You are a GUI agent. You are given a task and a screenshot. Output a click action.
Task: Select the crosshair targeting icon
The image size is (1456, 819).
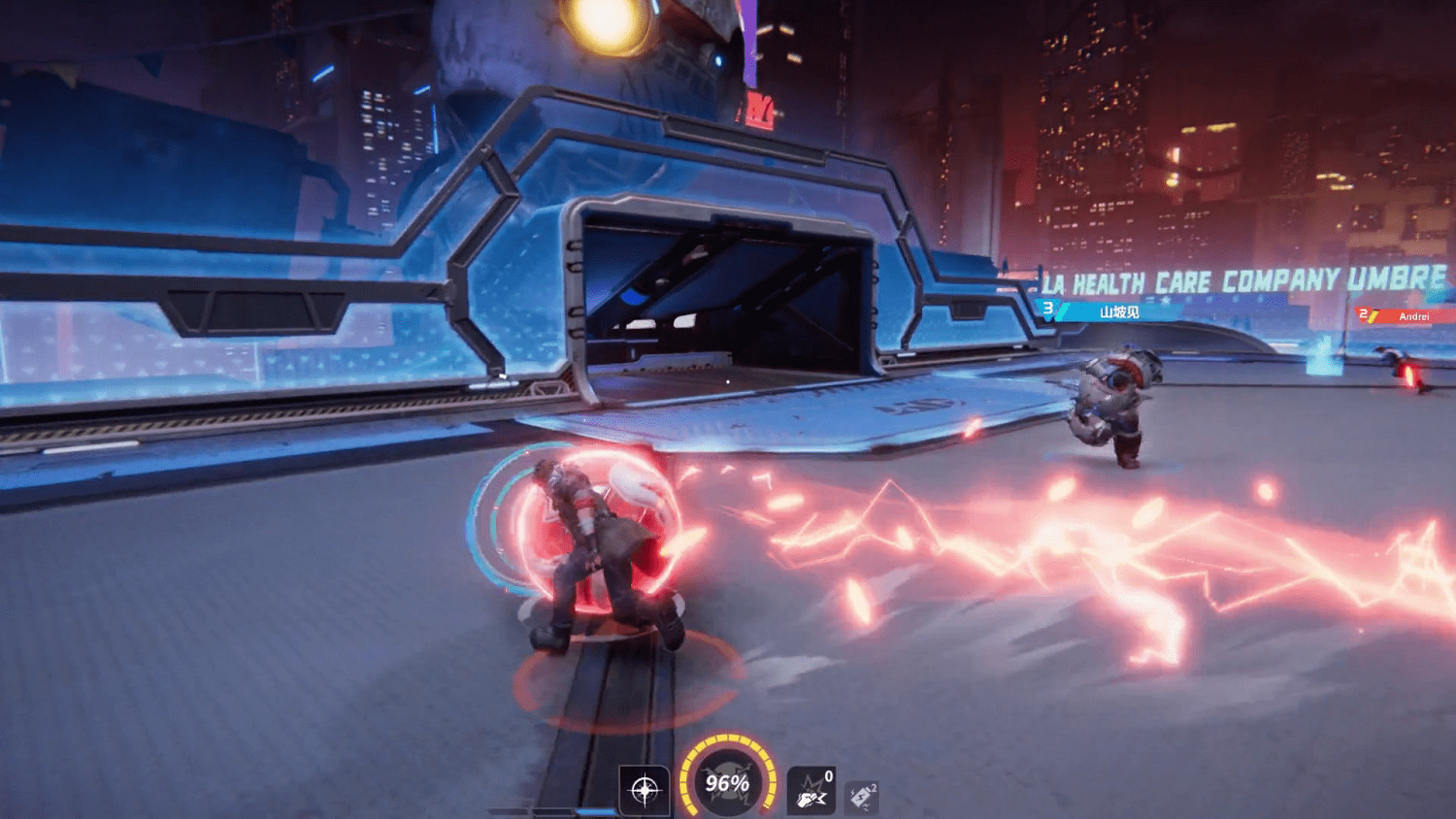[x=644, y=790]
